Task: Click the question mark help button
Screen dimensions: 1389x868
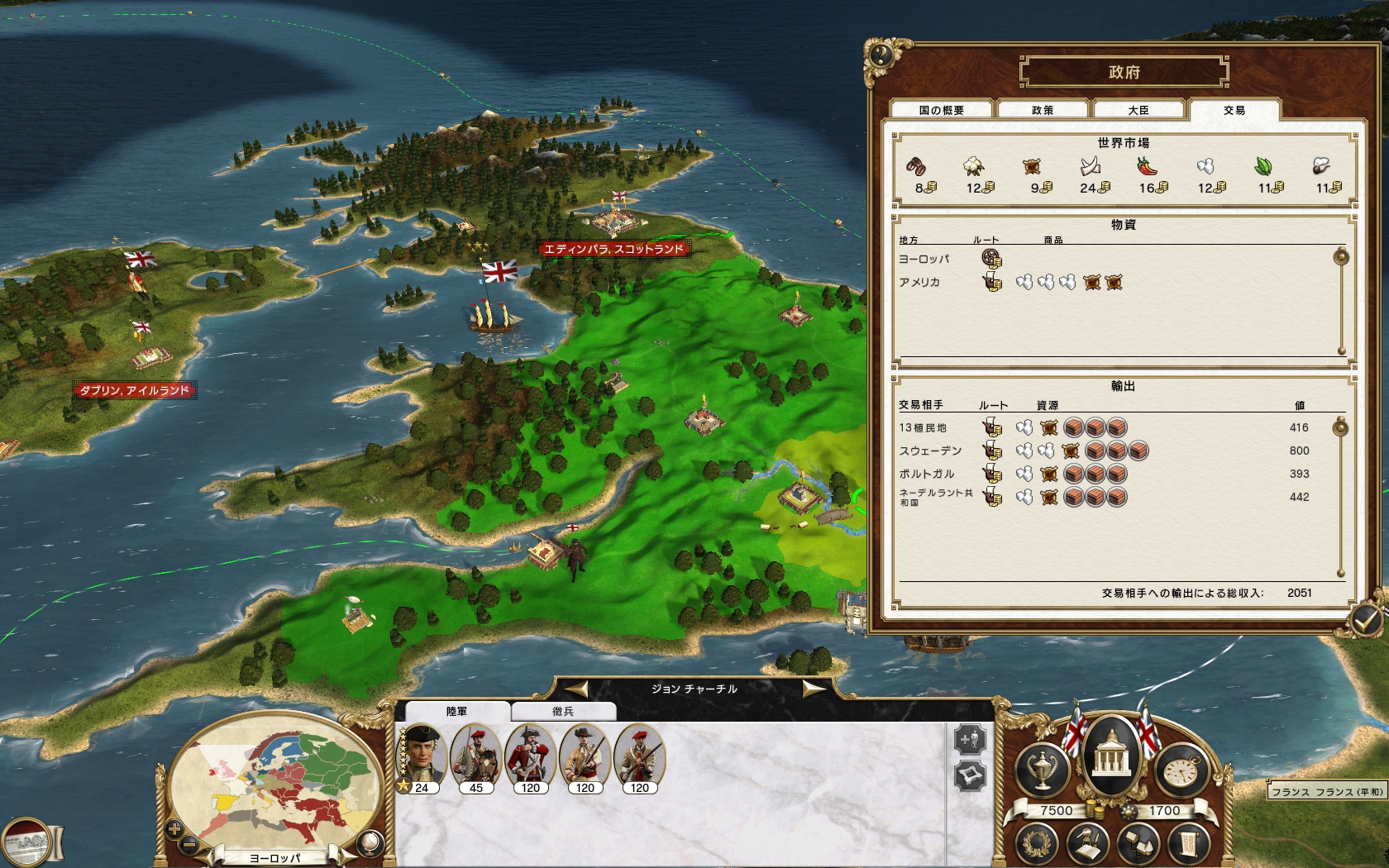Action: pos(881,55)
